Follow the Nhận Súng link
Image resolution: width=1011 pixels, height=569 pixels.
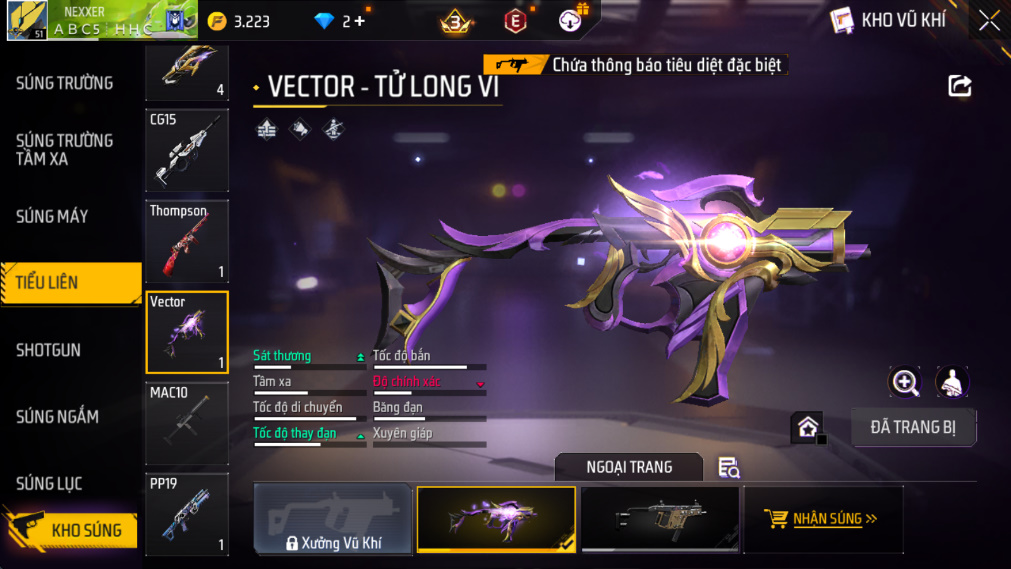tap(823, 519)
